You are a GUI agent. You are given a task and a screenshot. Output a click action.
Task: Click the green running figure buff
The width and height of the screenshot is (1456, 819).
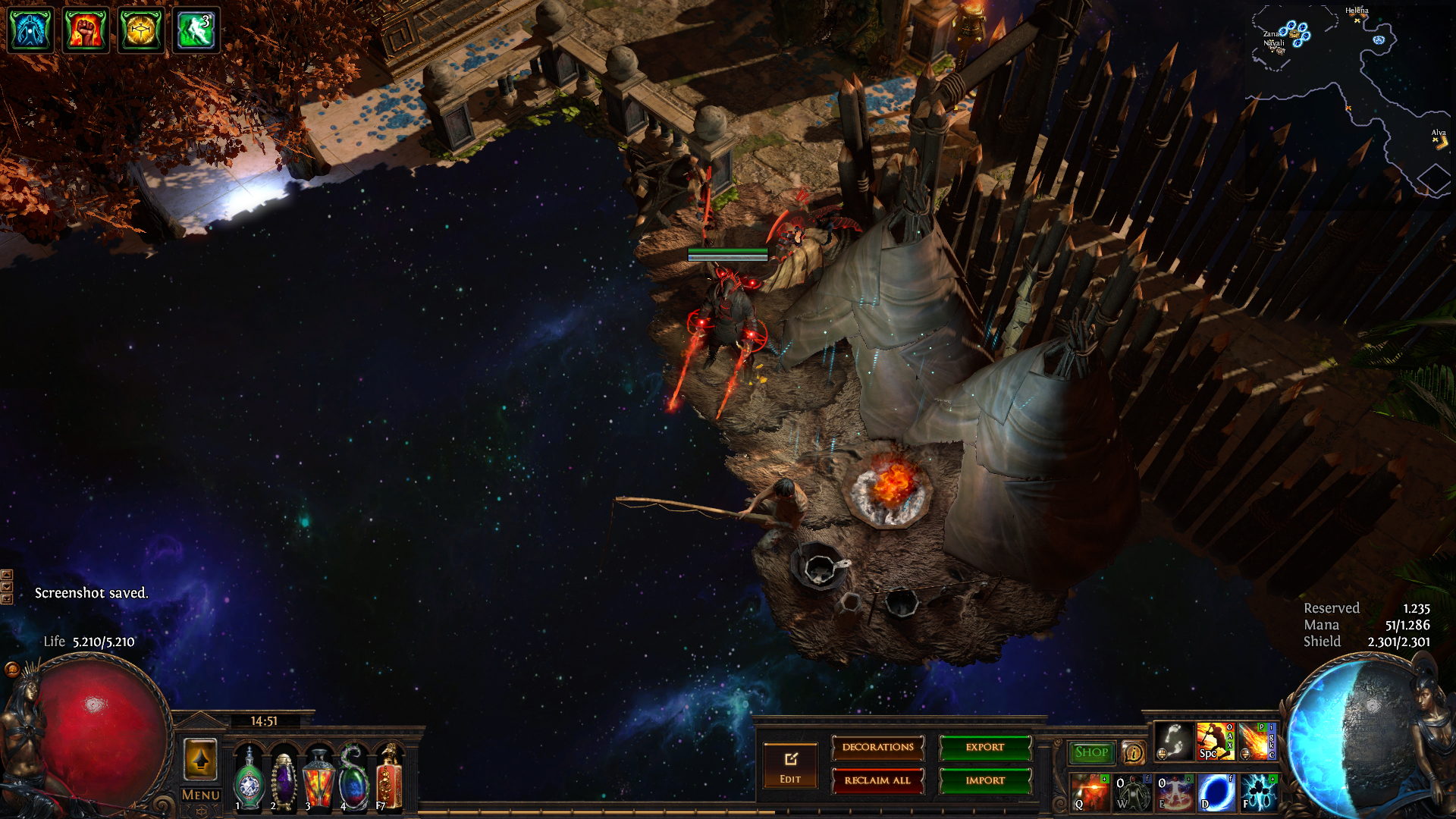[x=196, y=30]
